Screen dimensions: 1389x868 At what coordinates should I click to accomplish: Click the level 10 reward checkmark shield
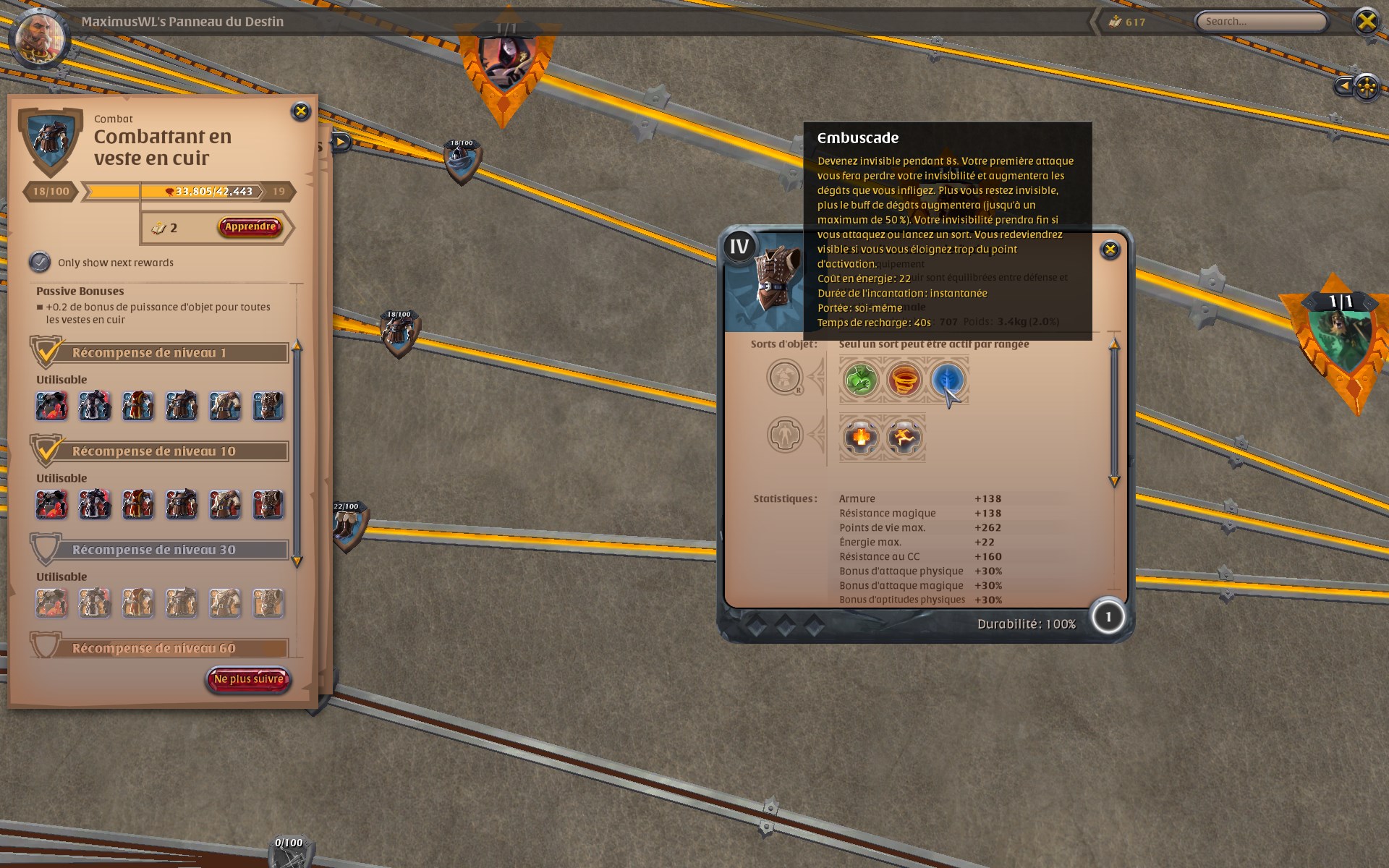click(48, 449)
